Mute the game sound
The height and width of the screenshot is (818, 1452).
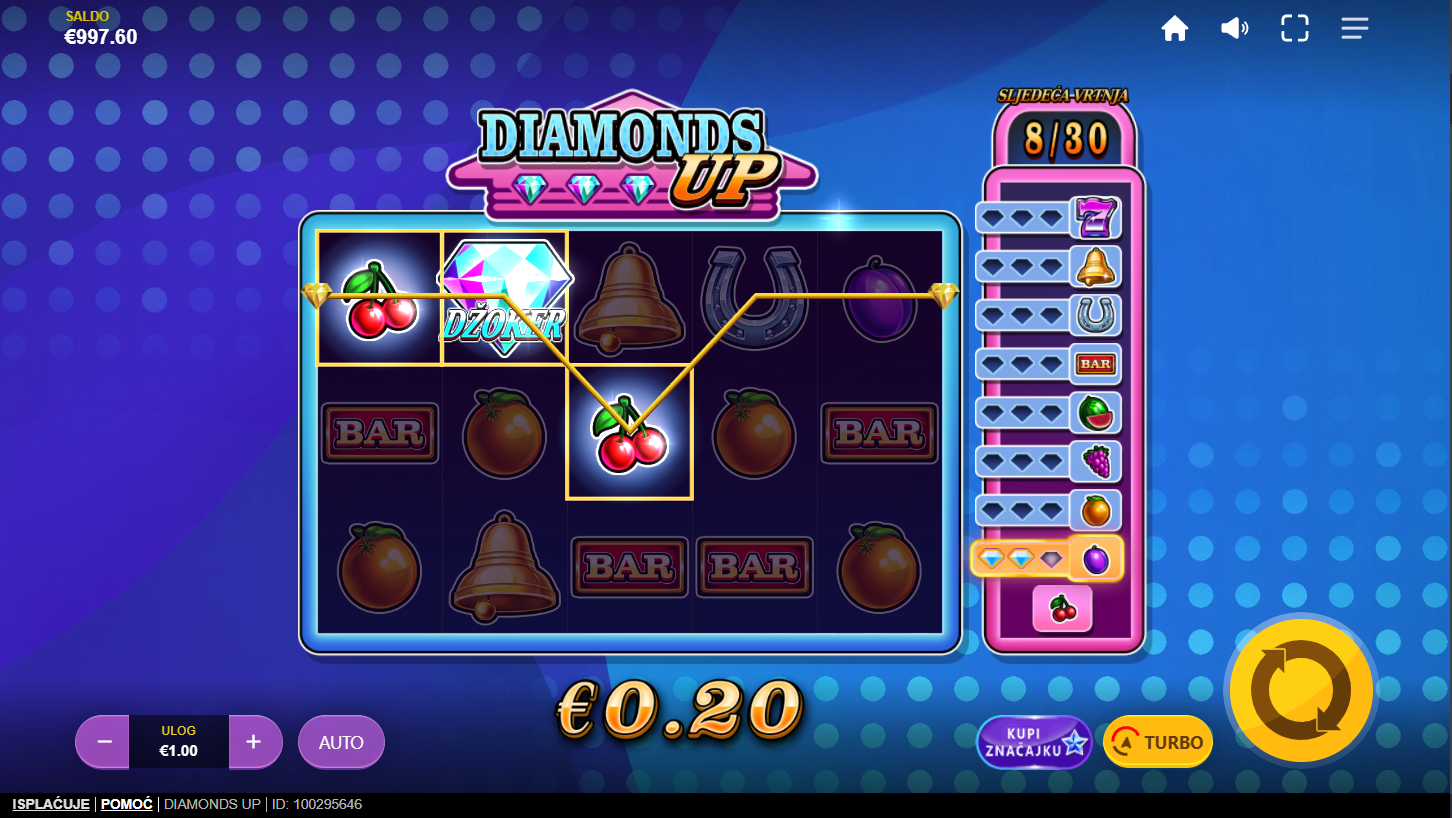coord(1235,29)
